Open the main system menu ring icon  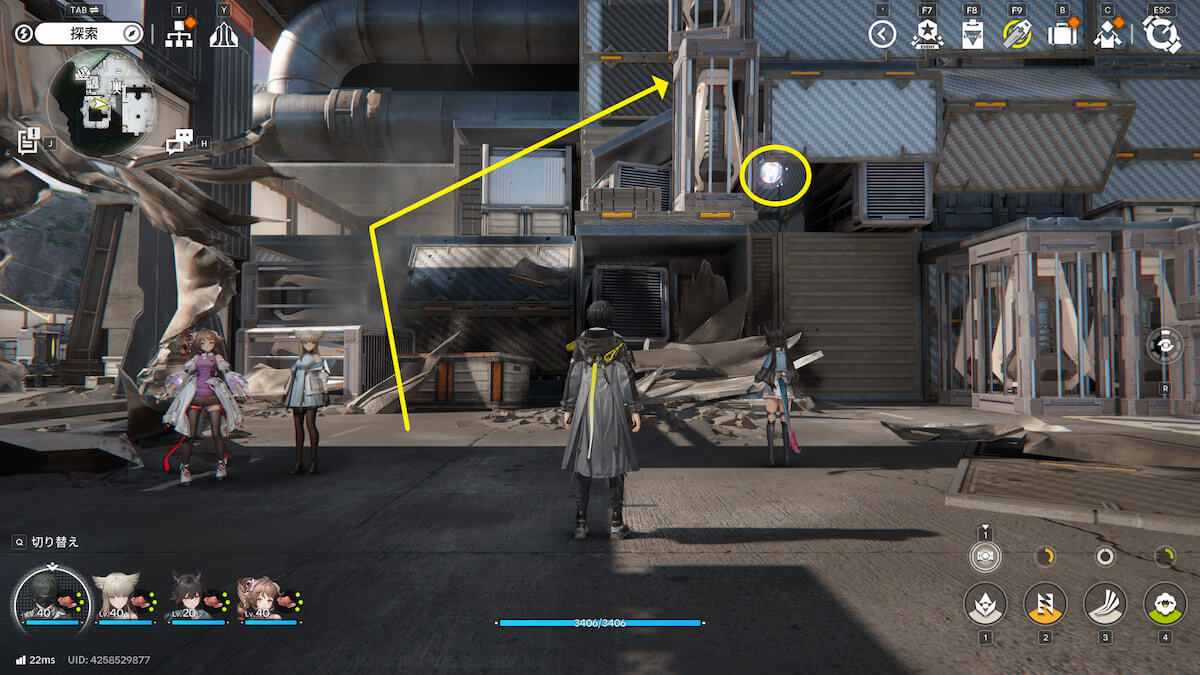1162,34
